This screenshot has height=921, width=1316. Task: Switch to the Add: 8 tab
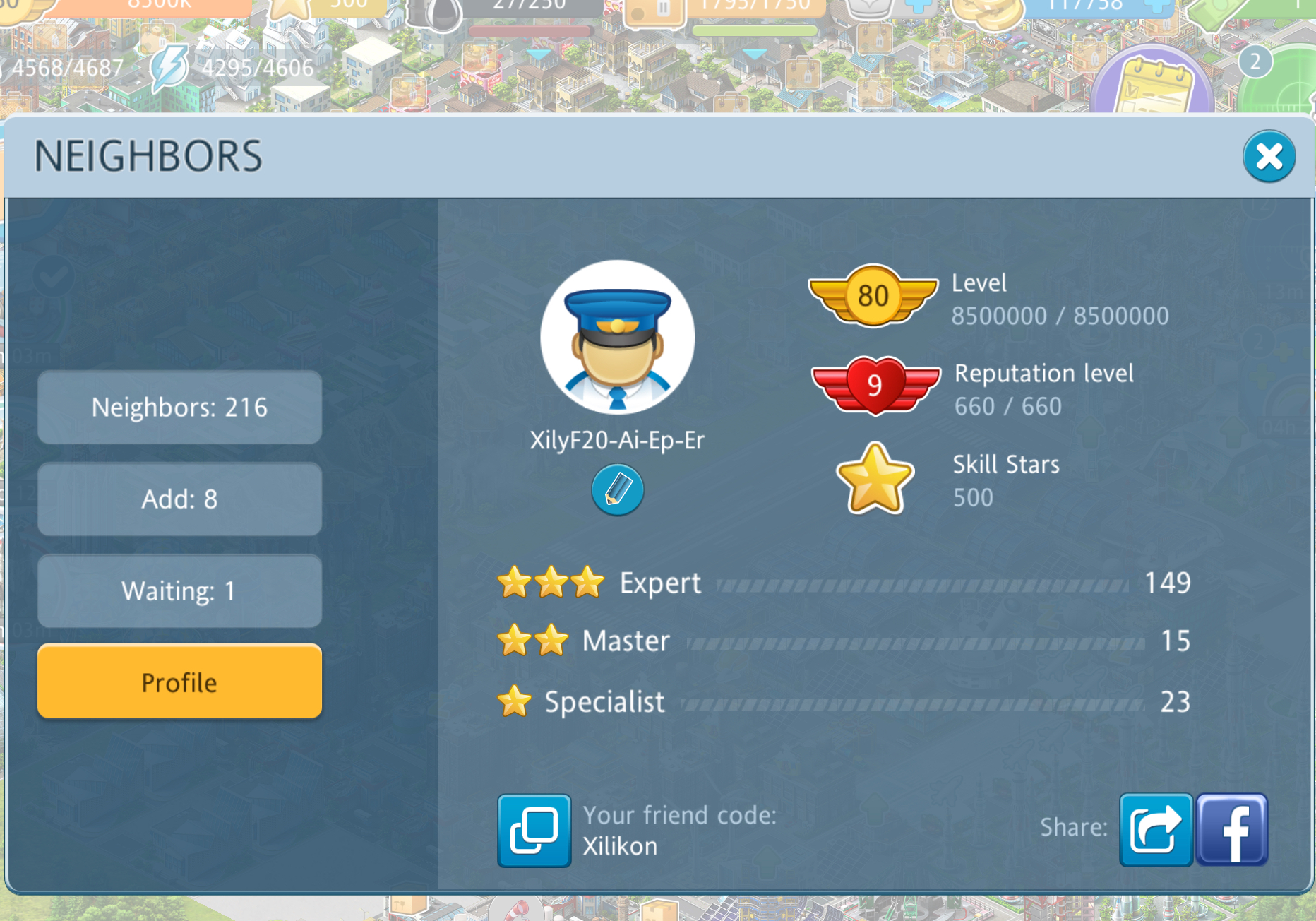(x=179, y=499)
